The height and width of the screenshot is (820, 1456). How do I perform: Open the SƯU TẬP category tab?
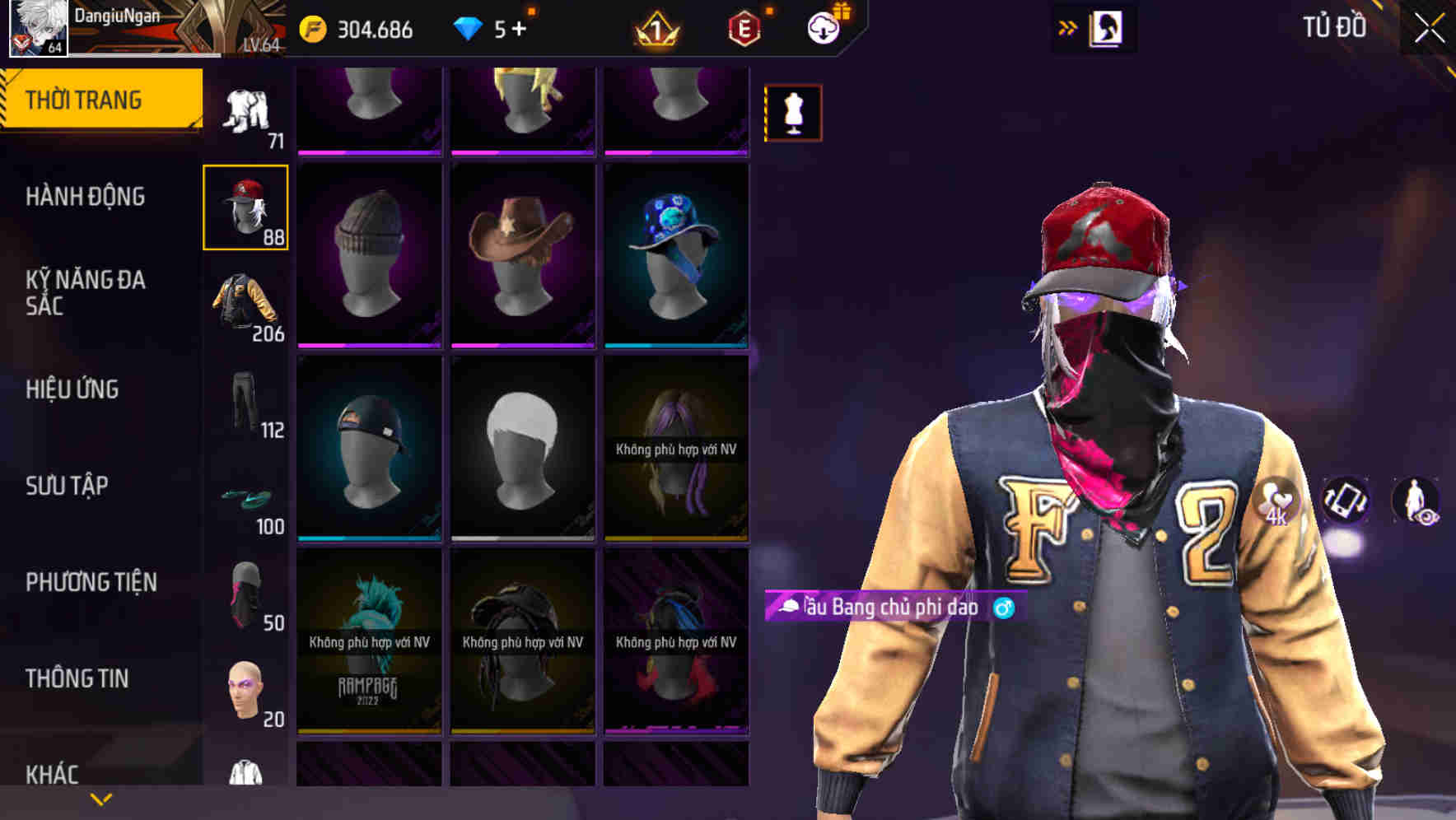pyautogui.click(x=66, y=487)
